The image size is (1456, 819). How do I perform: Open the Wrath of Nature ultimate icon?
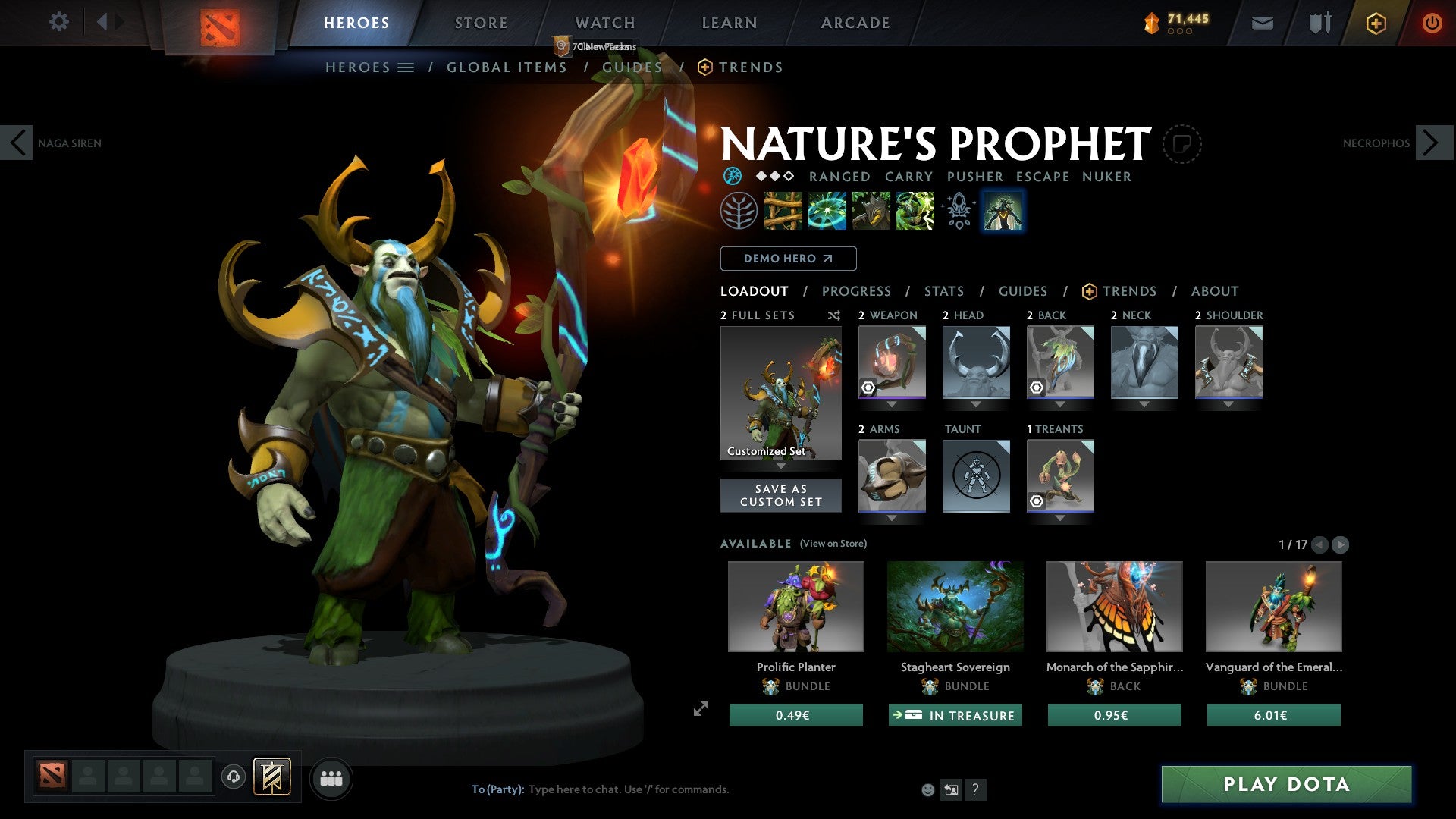click(915, 211)
